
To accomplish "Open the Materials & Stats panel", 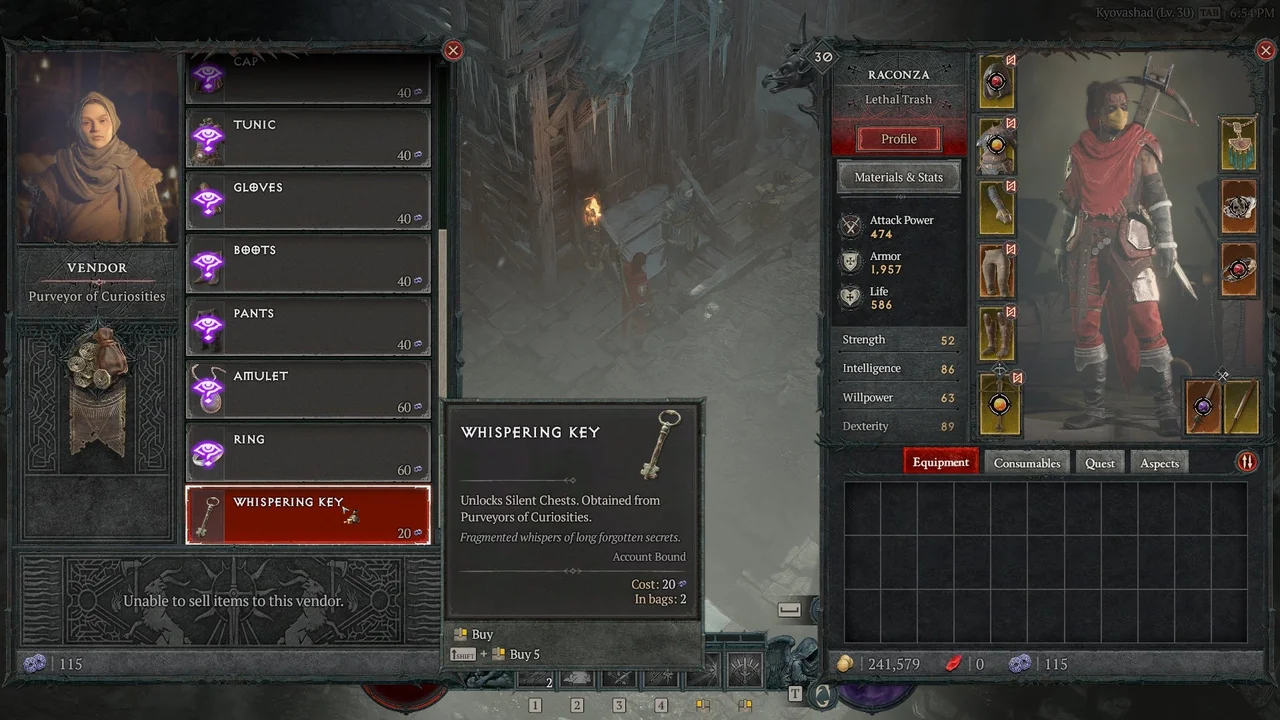I will [898, 177].
